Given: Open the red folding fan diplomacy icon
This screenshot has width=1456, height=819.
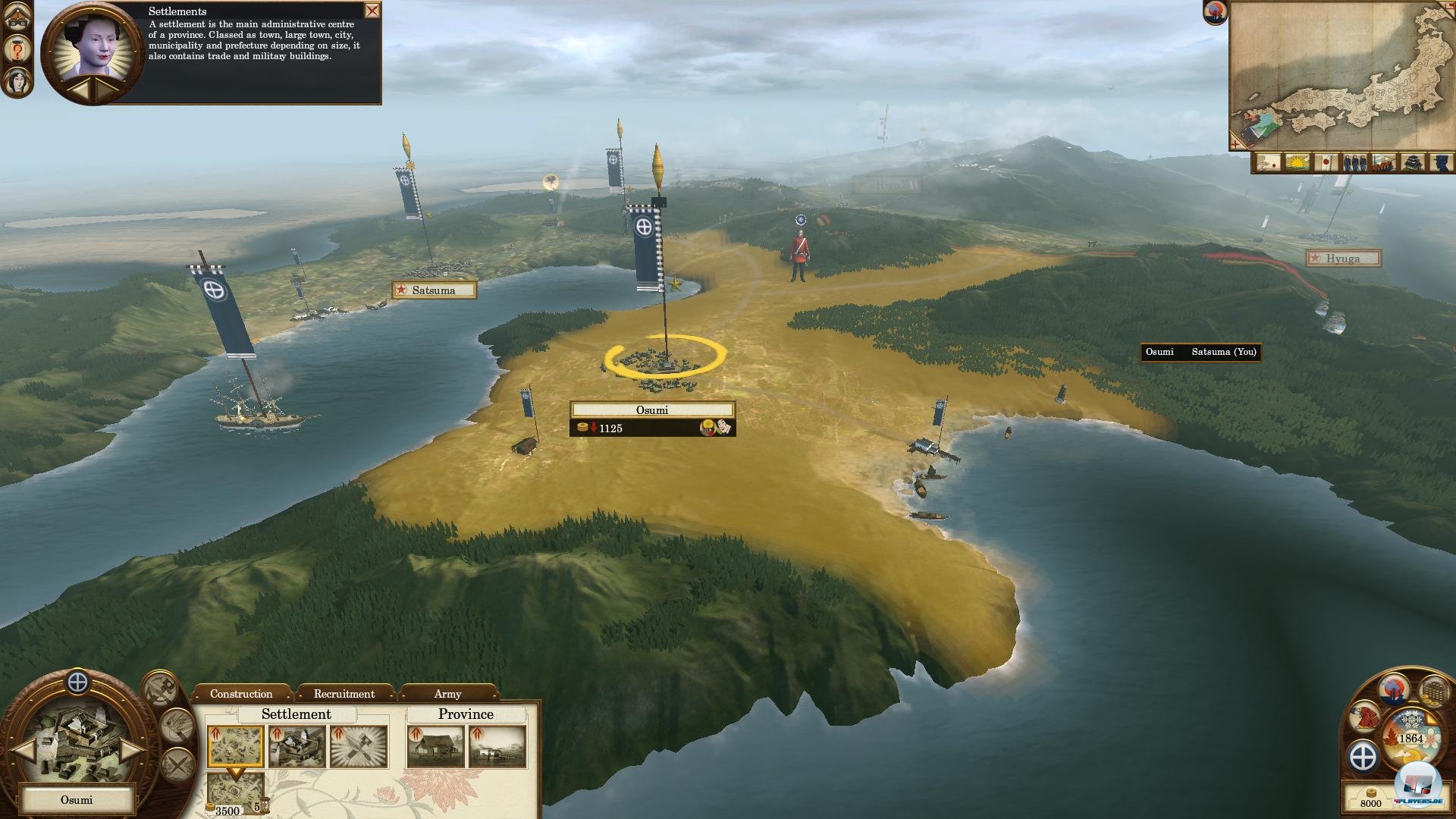Looking at the screenshot, I should click(x=1365, y=717).
